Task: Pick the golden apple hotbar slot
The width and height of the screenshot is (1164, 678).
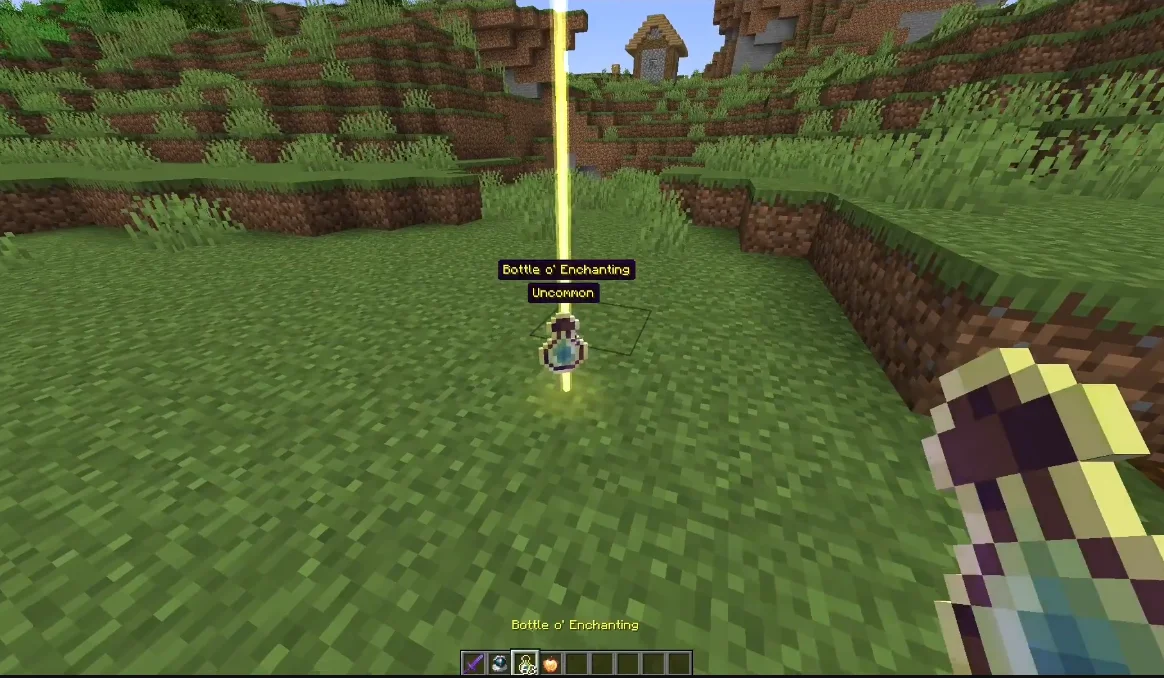Action: click(x=550, y=664)
